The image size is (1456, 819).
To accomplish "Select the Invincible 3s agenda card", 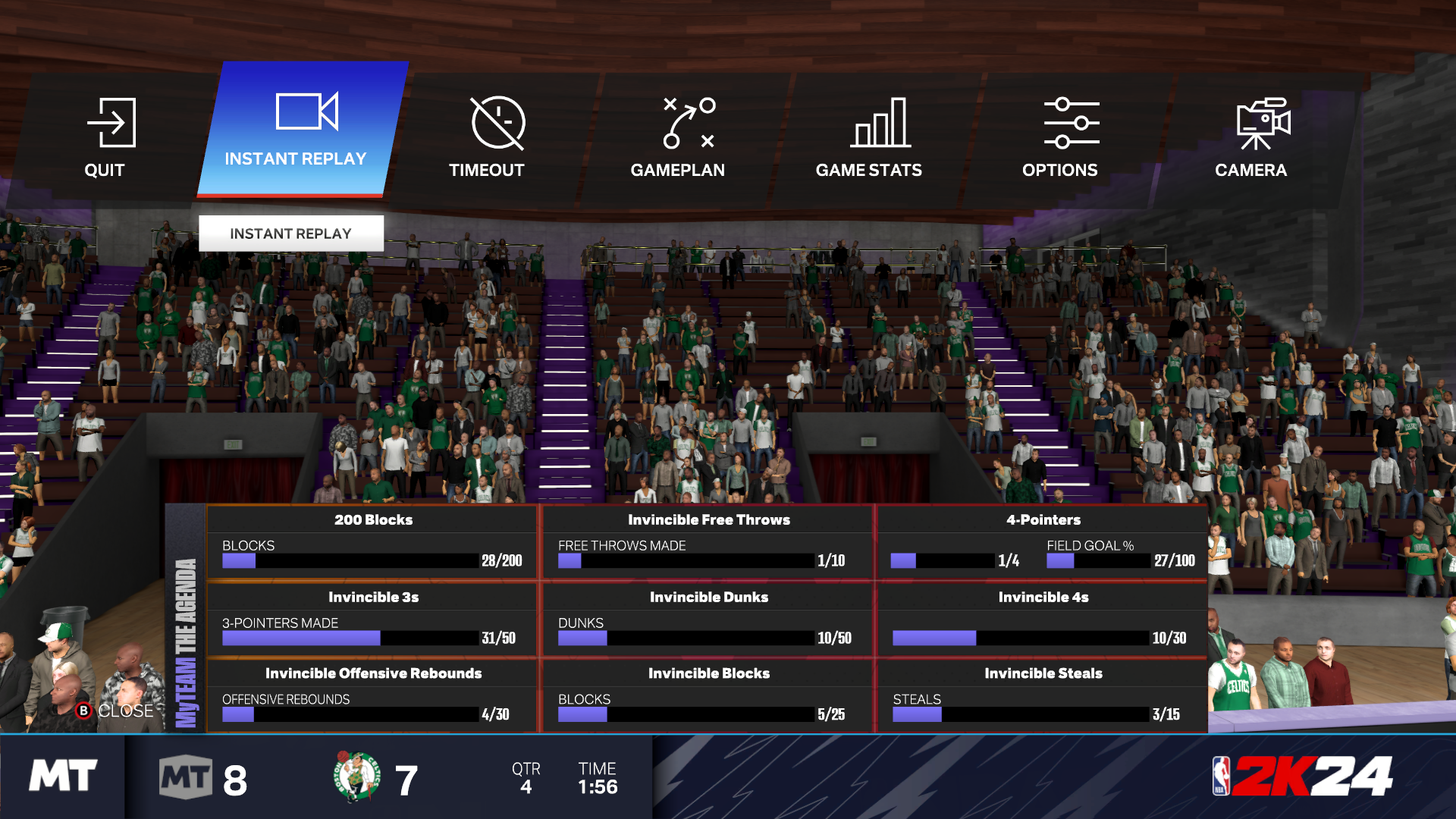I will [x=372, y=620].
